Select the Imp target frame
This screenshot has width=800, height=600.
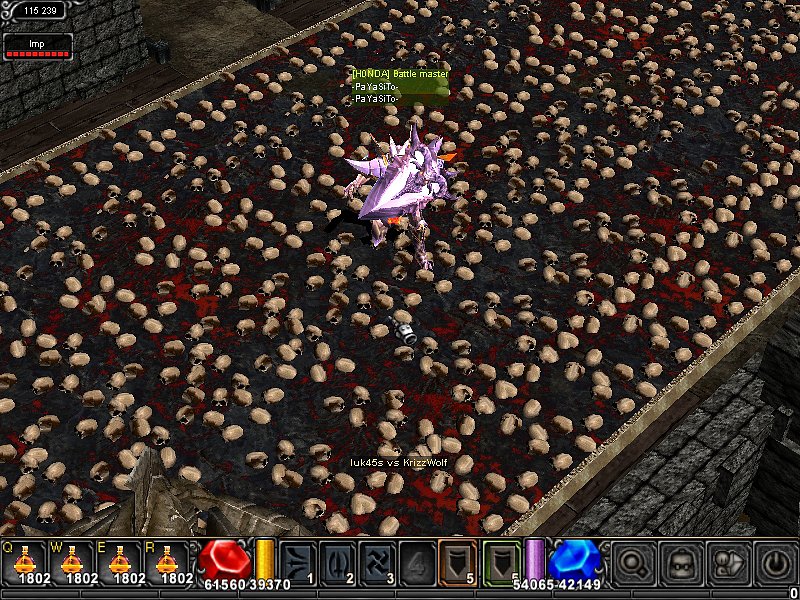pyautogui.click(x=37, y=45)
